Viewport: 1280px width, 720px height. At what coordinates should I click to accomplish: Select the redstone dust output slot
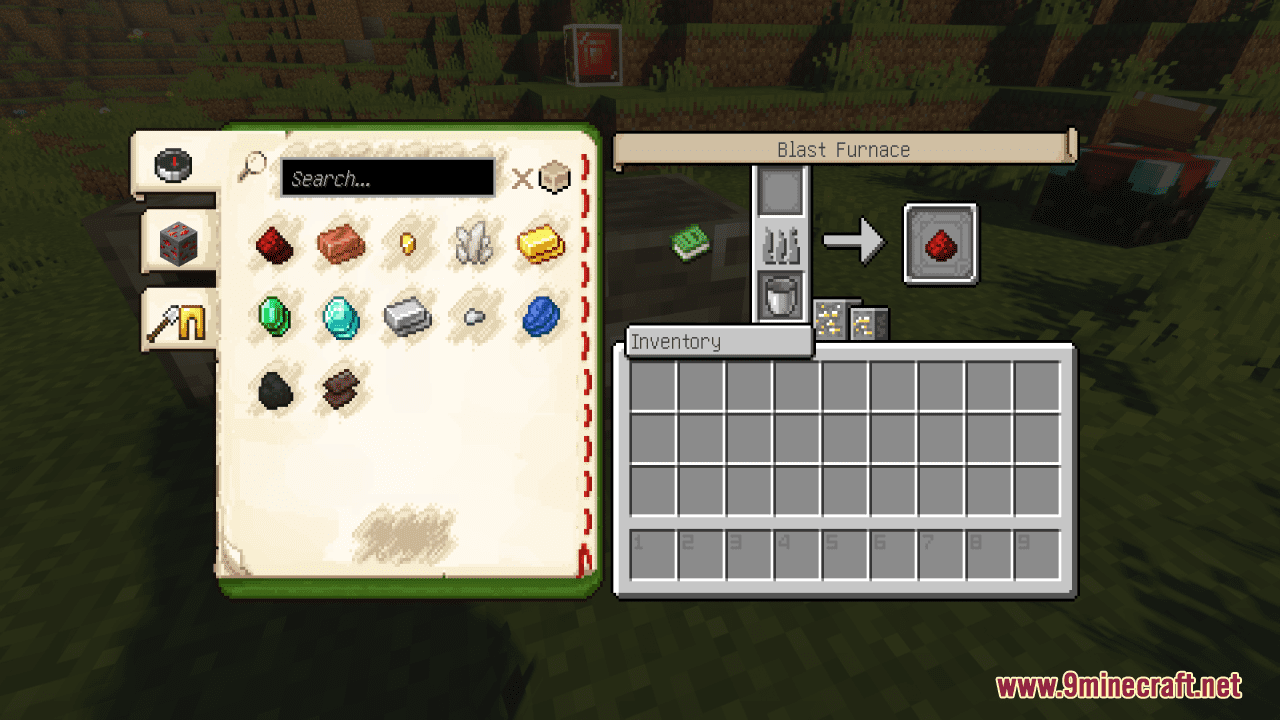[940, 242]
